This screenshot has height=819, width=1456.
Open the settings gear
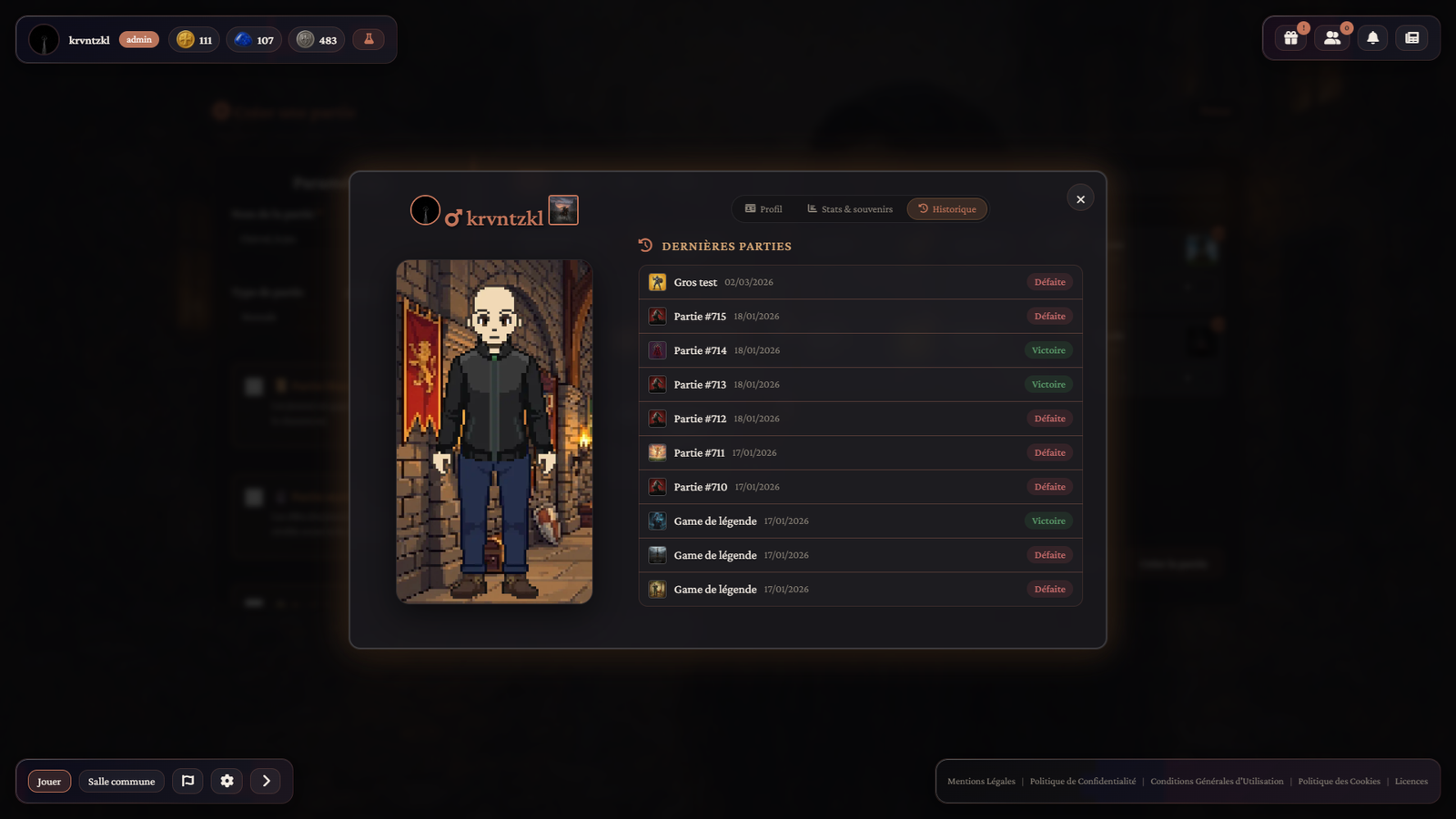point(227,781)
